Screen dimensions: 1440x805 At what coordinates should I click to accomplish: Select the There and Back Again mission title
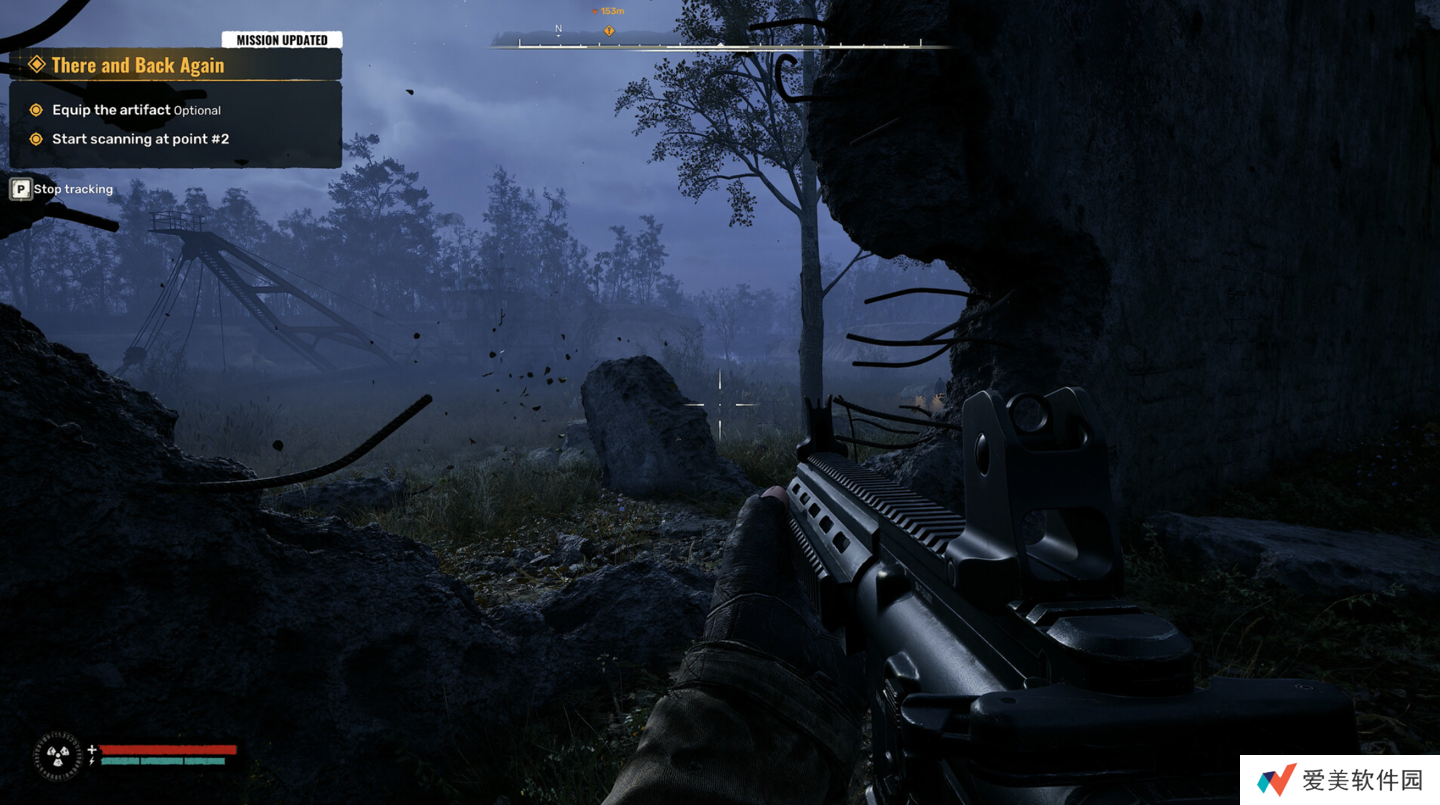point(138,66)
